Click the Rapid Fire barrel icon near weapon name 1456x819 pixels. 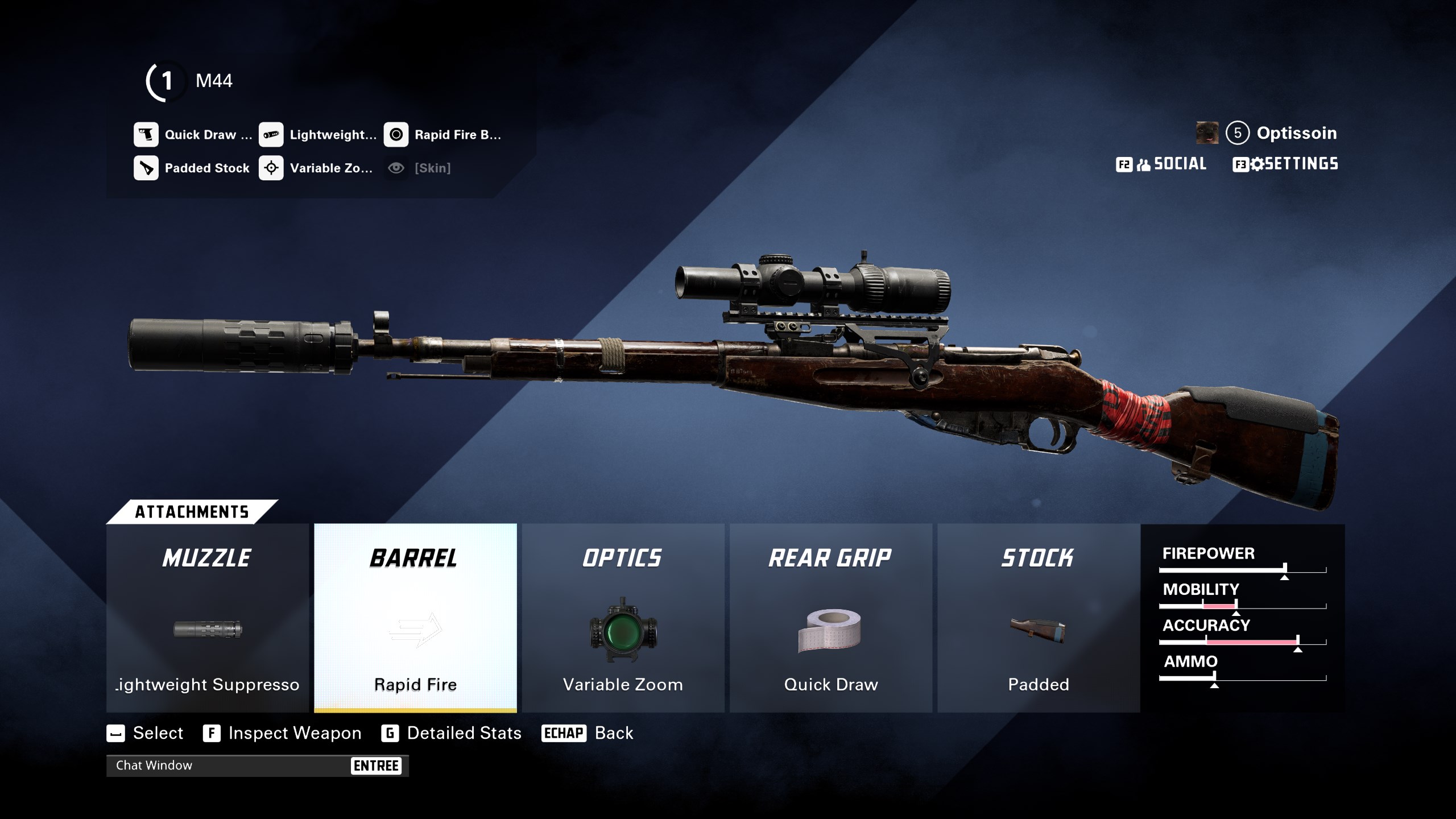click(396, 135)
